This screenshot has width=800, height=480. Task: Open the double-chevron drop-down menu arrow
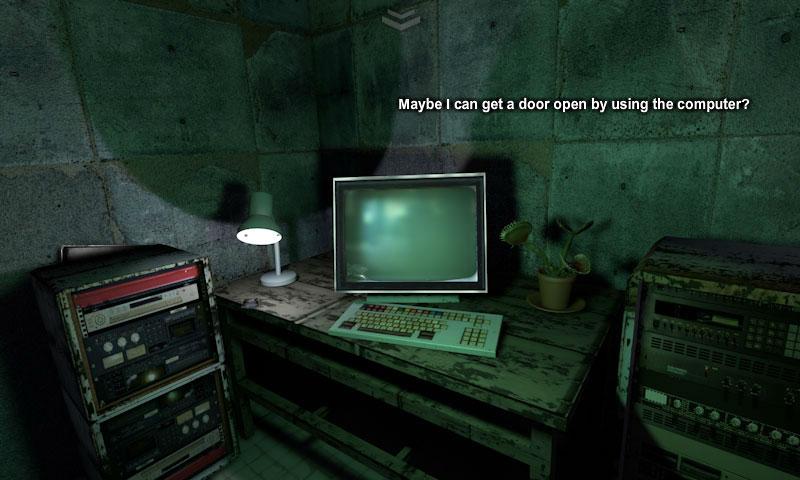click(400, 17)
